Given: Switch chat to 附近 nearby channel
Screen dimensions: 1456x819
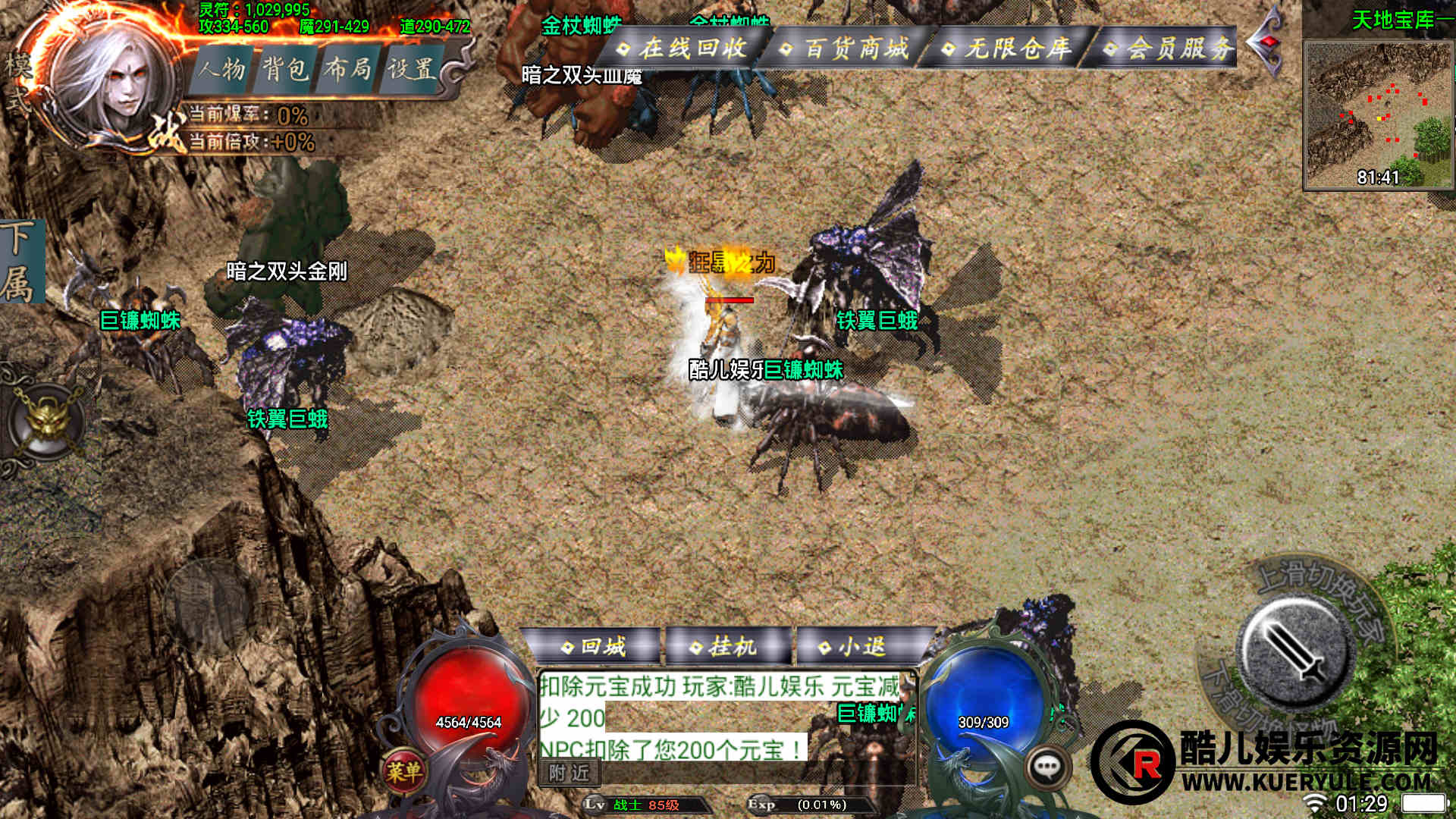Looking at the screenshot, I should click(x=570, y=773).
